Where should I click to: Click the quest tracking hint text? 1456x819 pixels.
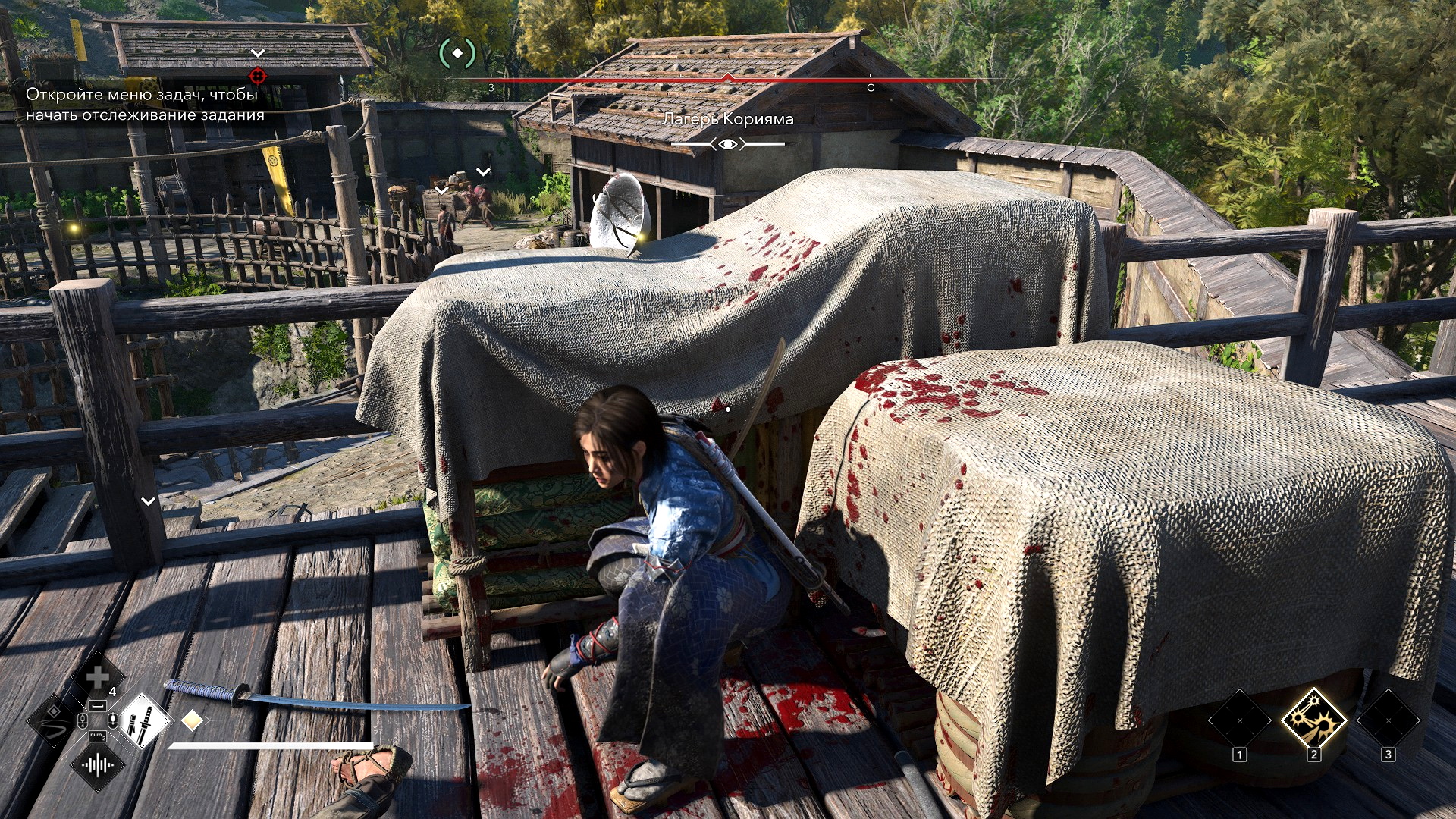point(145,105)
